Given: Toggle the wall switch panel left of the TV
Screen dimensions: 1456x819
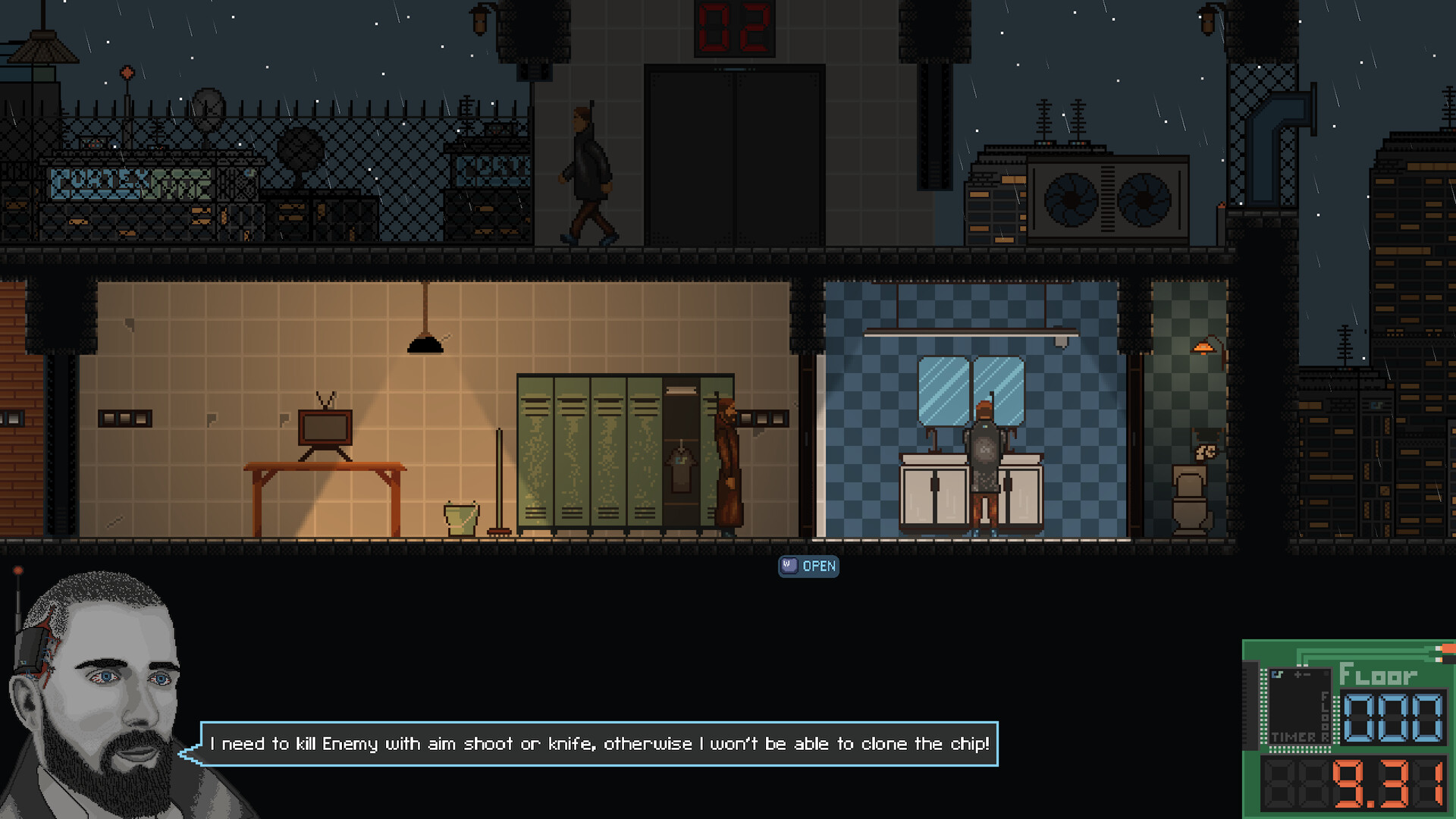Looking at the screenshot, I should pyautogui.click(x=121, y=416).
